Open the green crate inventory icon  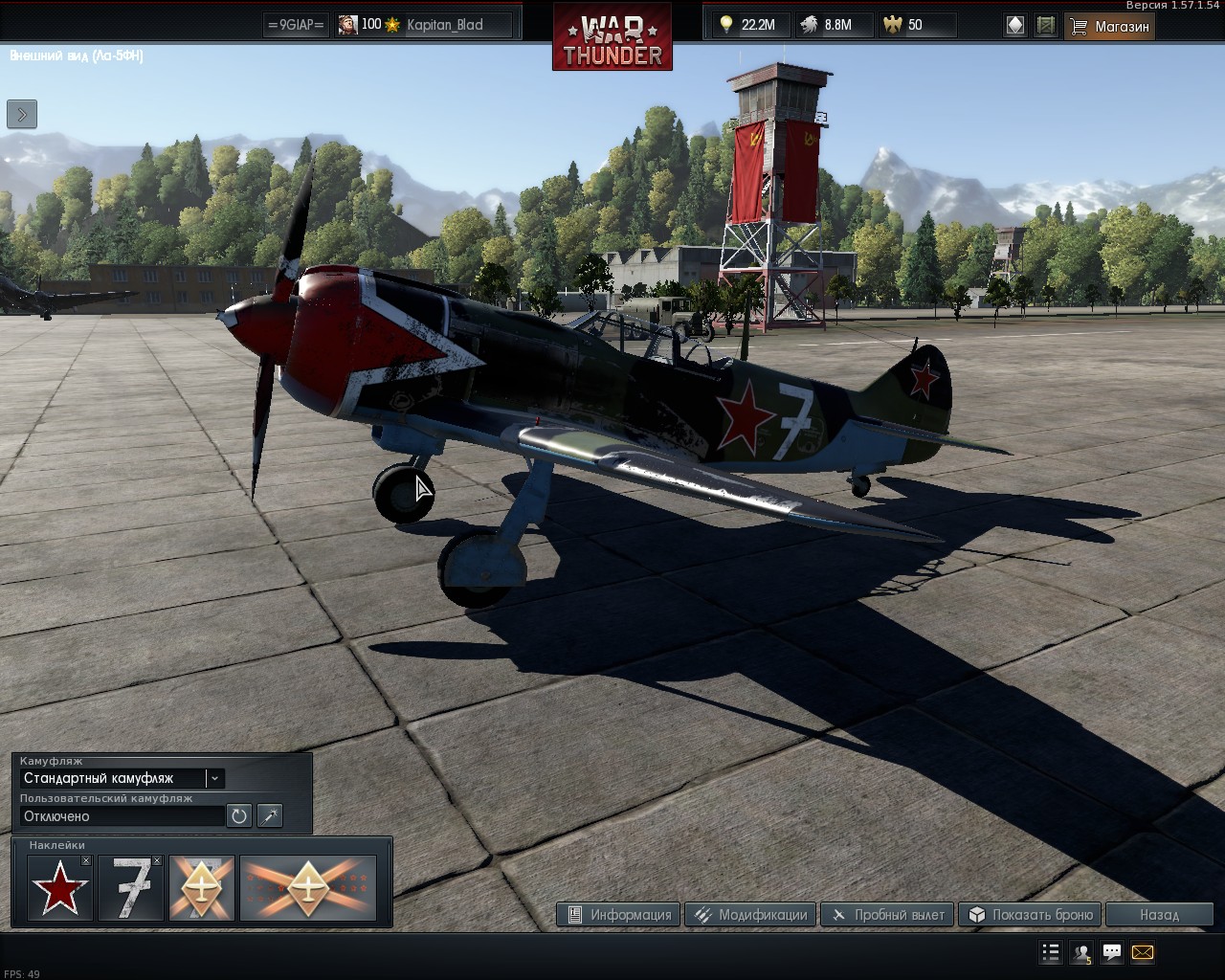[x=1046, y=26]
